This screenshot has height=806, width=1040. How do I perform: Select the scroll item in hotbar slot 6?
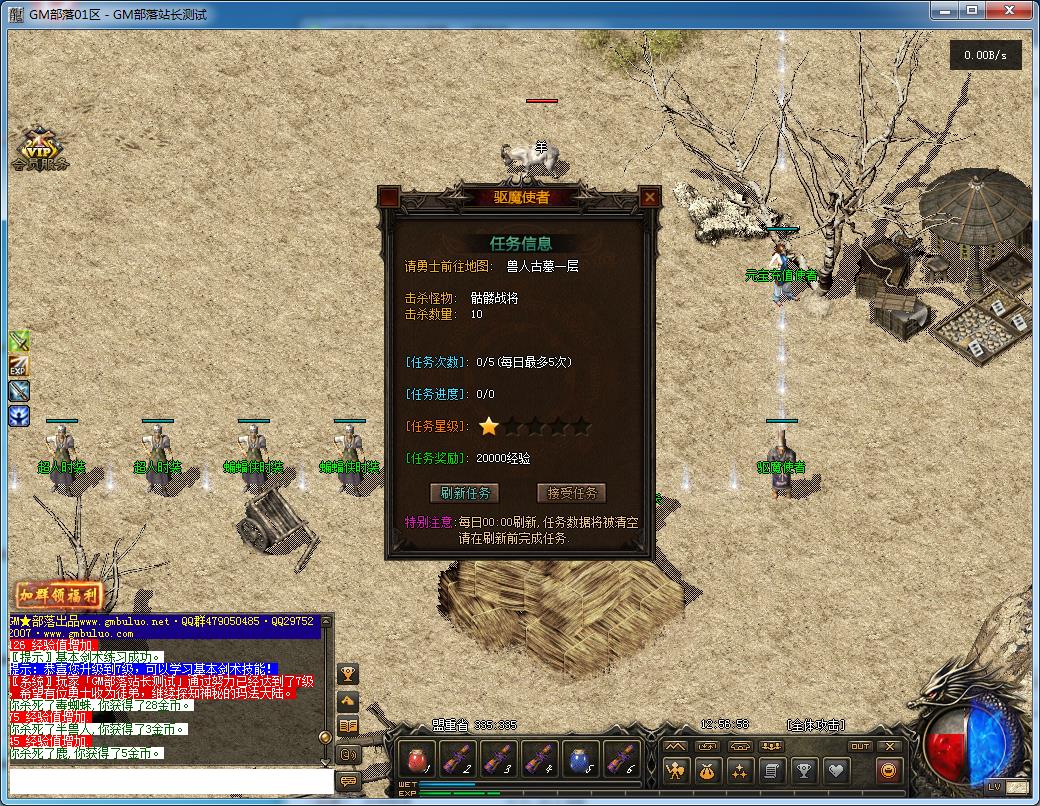pos(622,758)
